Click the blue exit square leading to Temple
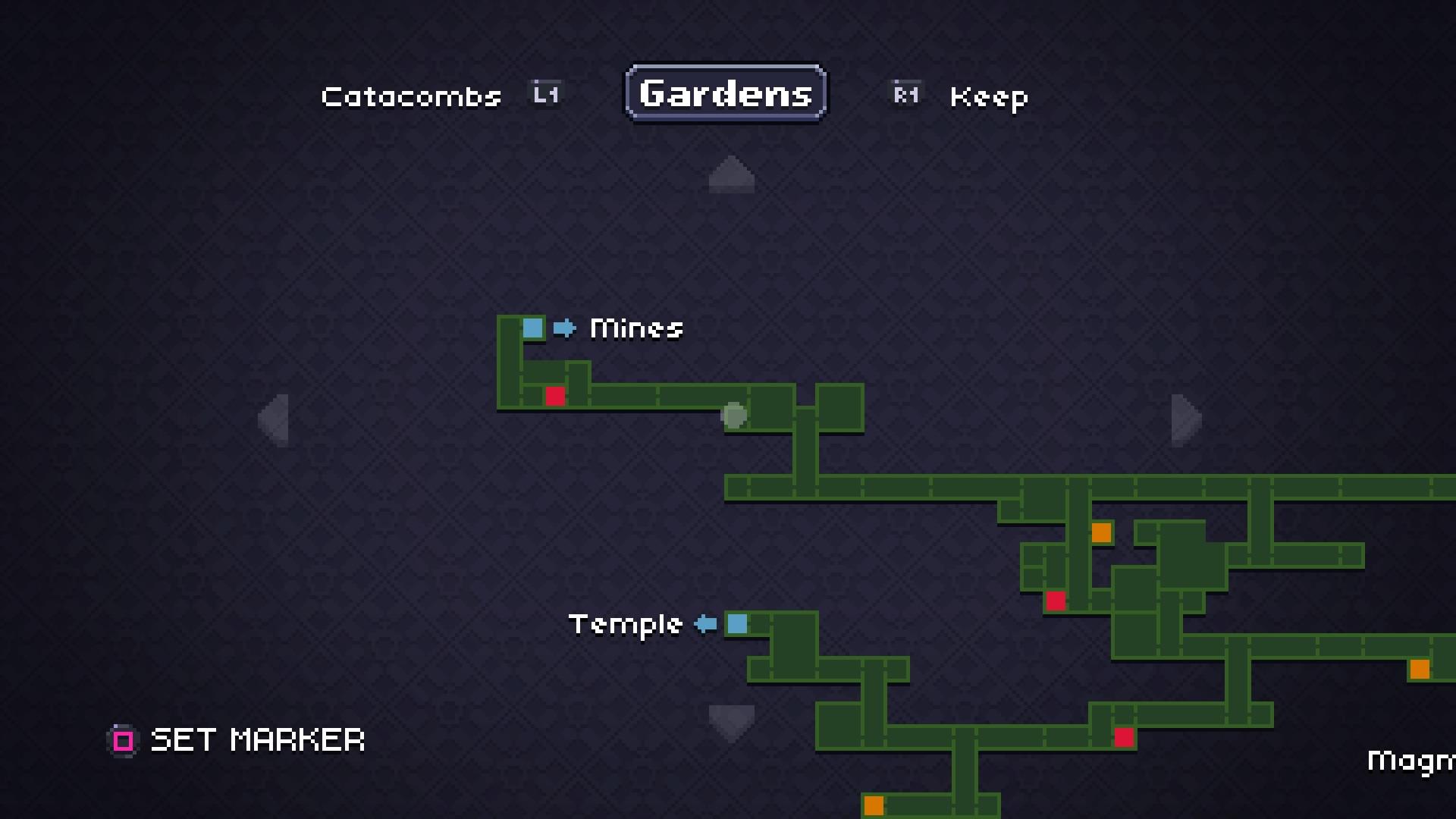 point(736,624)
